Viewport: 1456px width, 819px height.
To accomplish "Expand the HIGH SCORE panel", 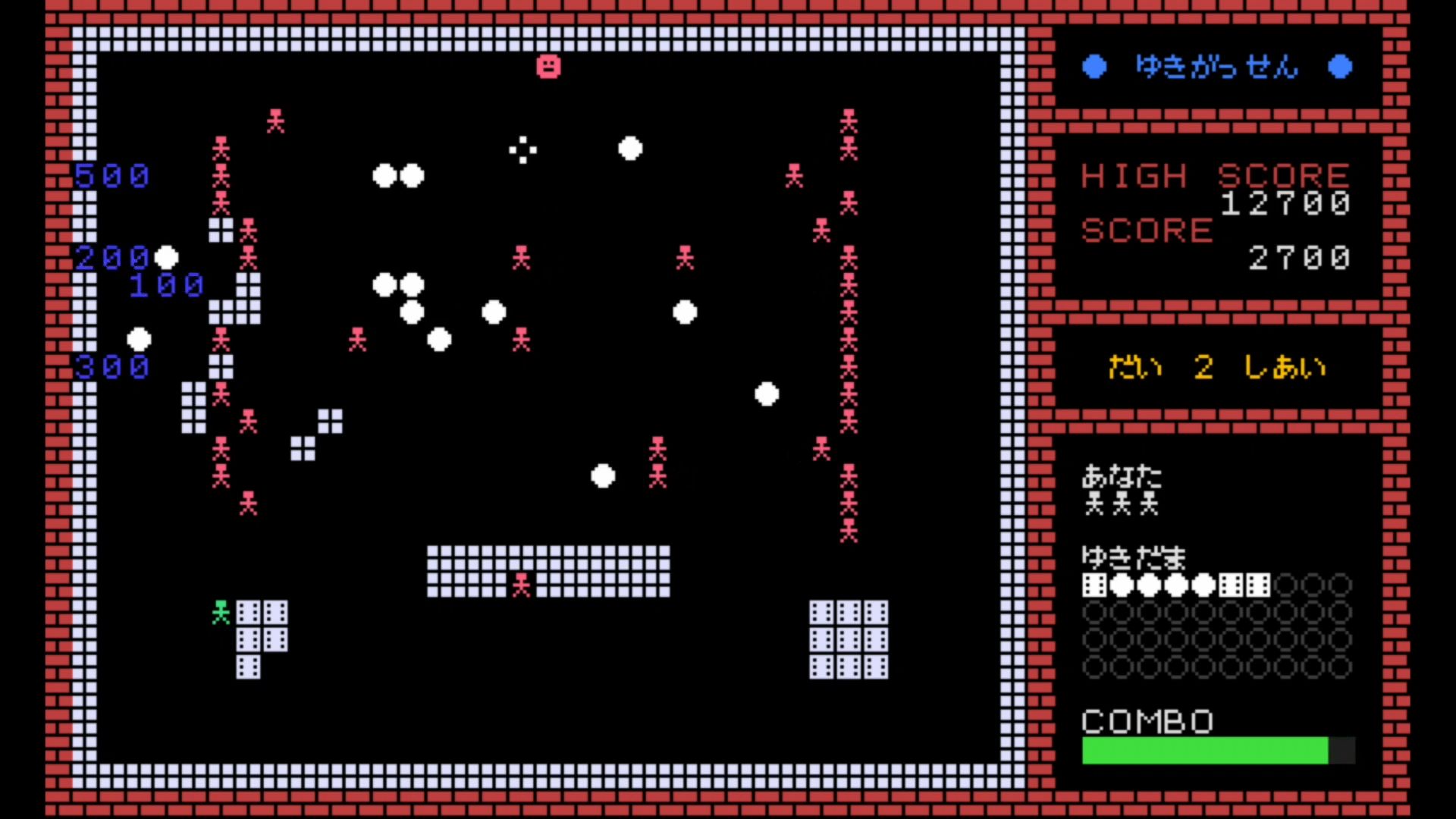I will point(1213,216).
